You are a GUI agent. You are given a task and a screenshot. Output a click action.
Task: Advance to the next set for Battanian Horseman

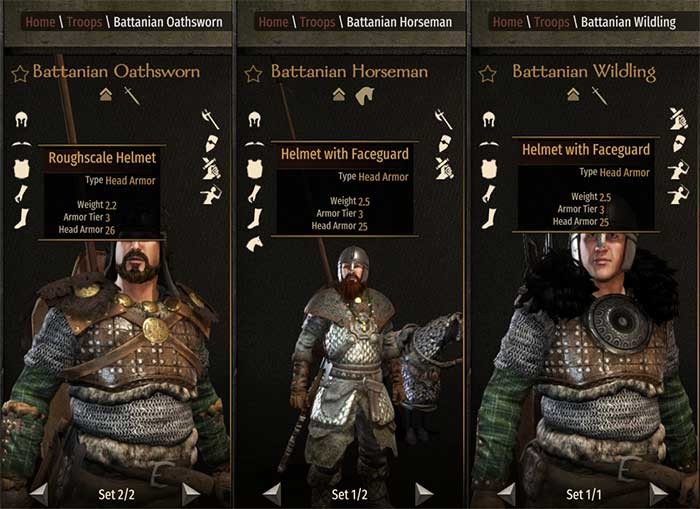point(424,493)
